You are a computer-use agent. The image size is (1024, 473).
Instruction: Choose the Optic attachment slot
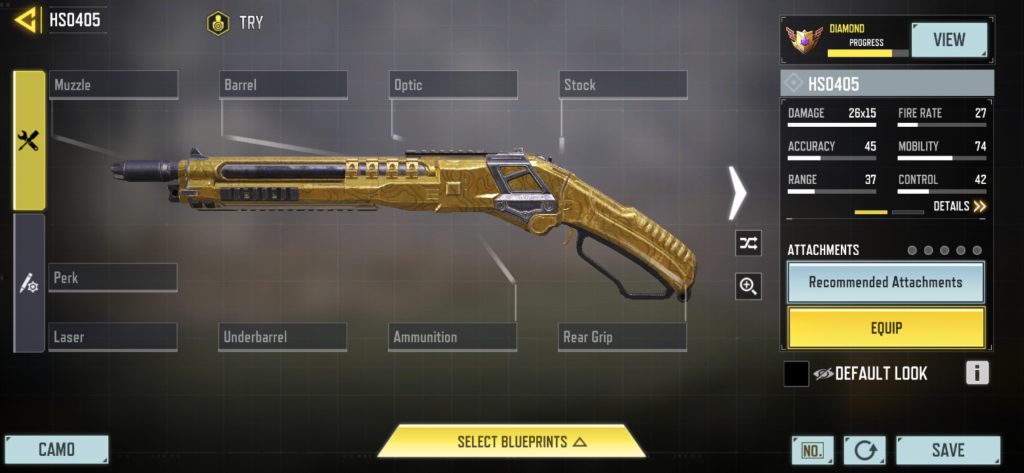(453, 85)
